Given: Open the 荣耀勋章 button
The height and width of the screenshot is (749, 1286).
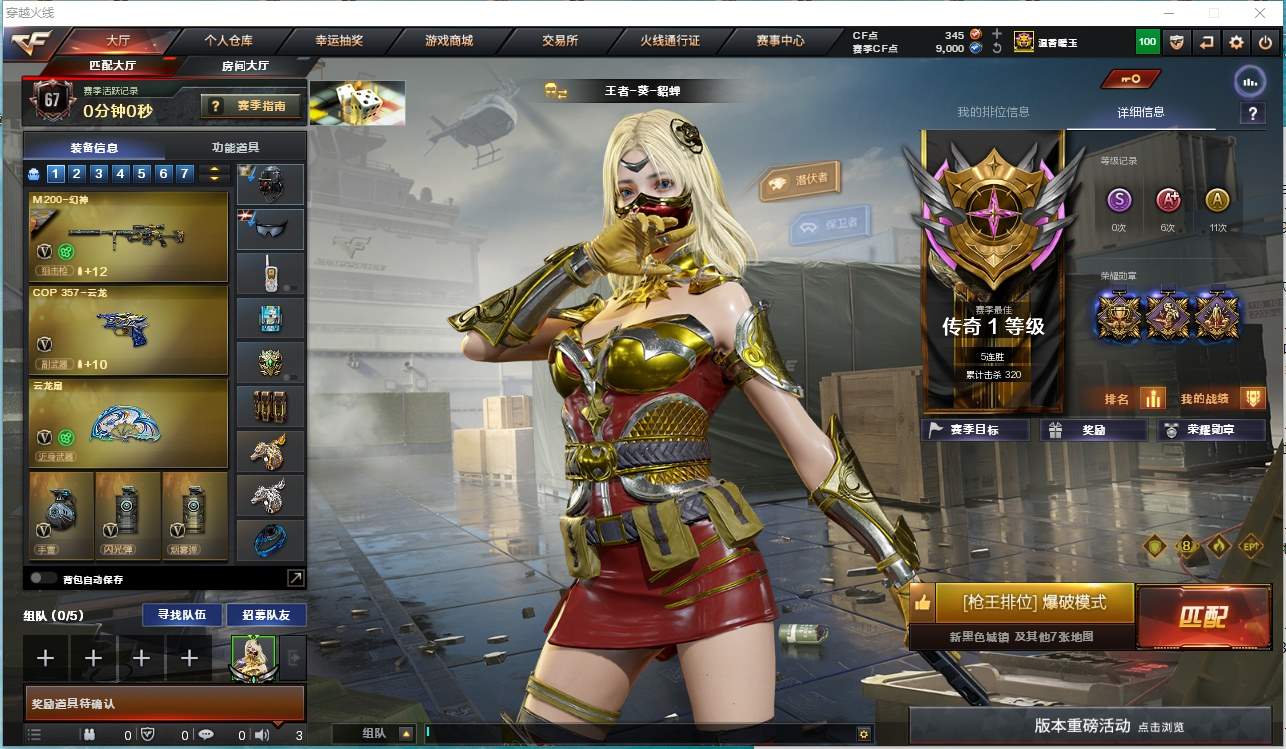Looking at the screenshot, I should click(x=1210, y=430).
